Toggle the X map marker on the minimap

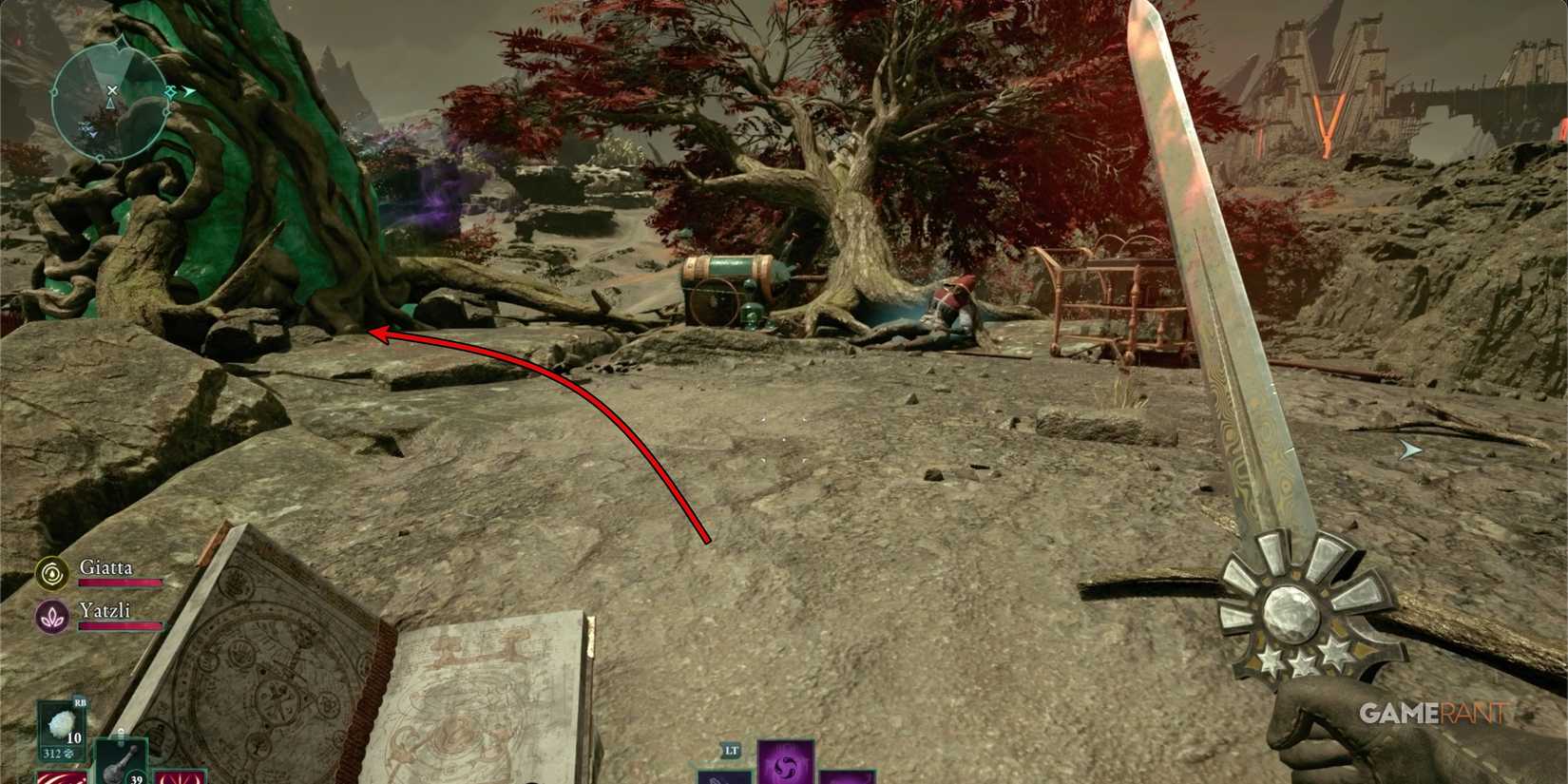coord(112,90)
